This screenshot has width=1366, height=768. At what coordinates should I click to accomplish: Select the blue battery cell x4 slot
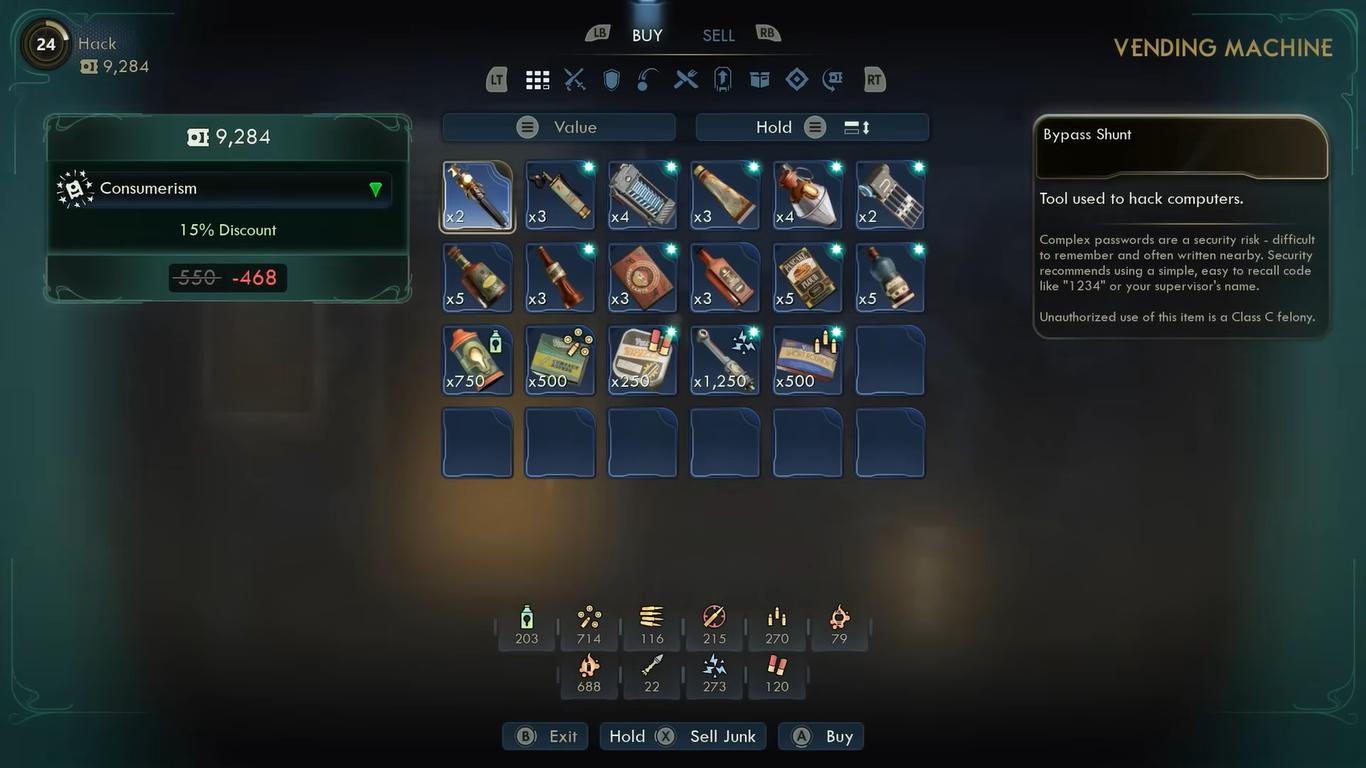[642, 196]
